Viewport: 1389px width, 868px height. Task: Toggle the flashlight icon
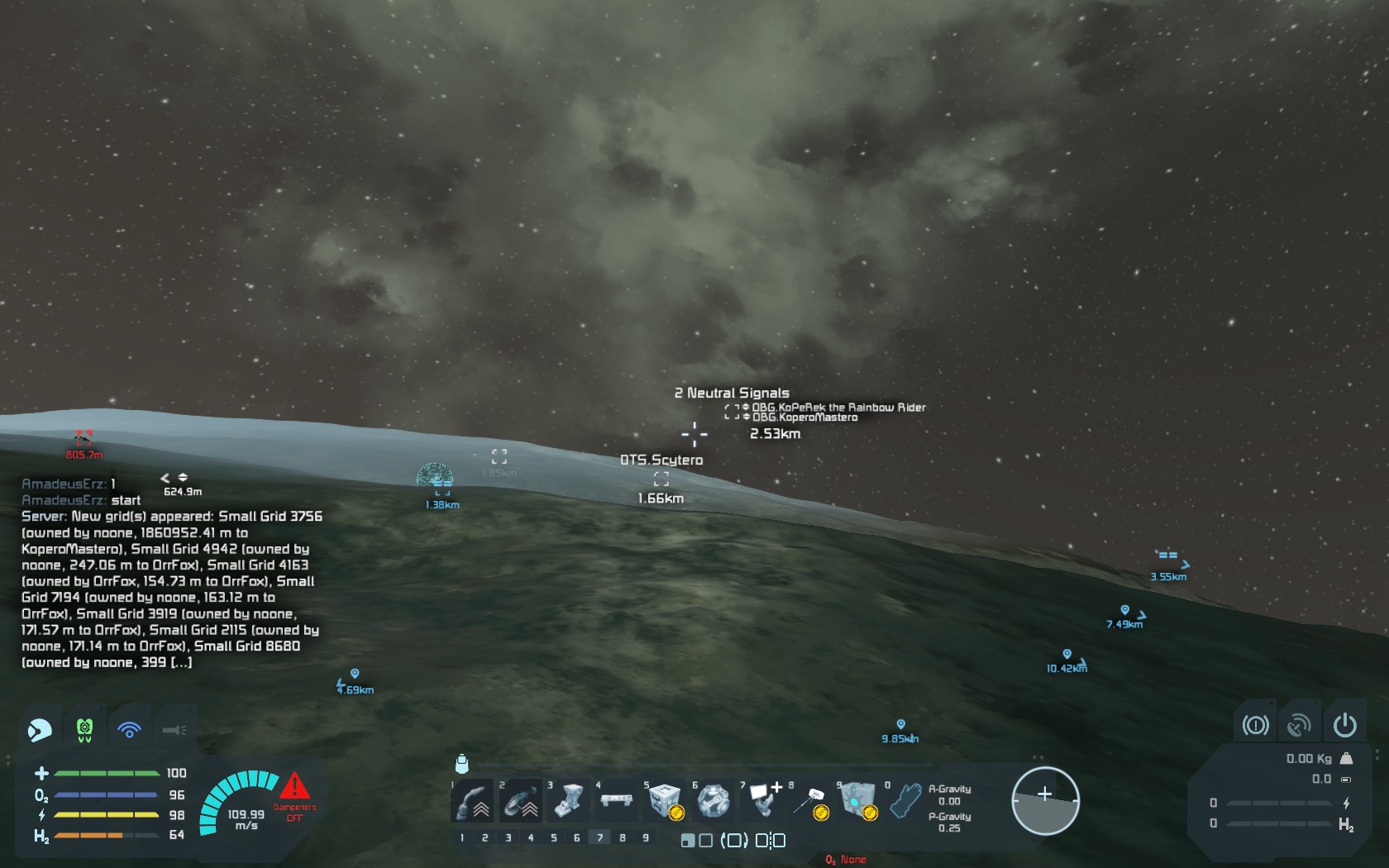click(174, 729)
